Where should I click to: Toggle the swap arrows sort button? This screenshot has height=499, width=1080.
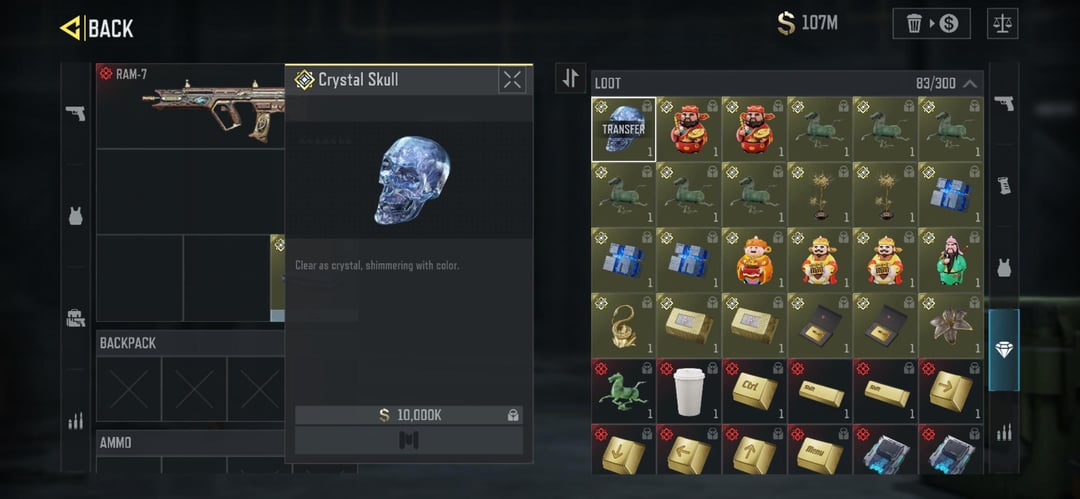[x=570, y=78]
